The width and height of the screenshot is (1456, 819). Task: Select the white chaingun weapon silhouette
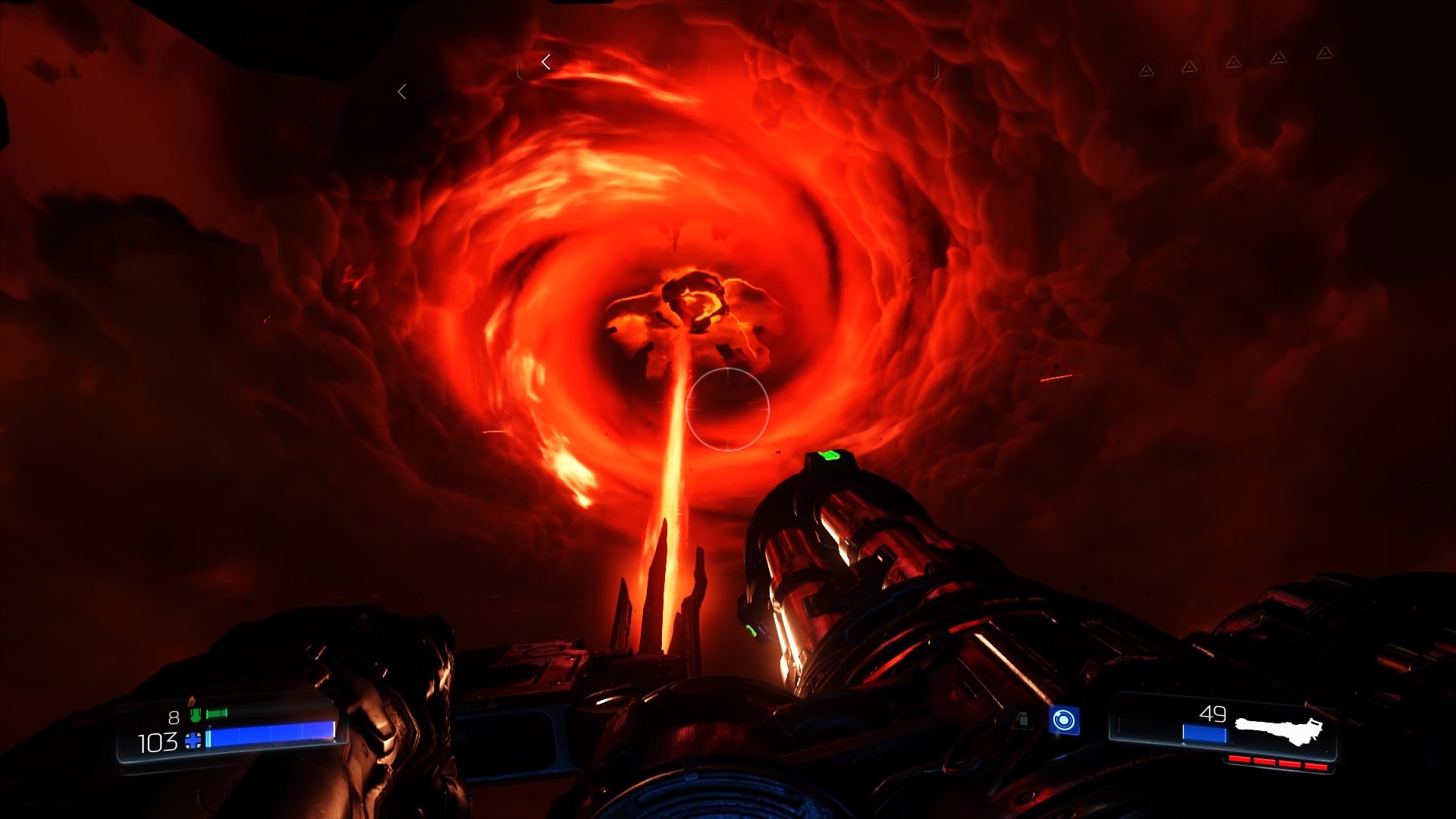[x=1279, y=730]
